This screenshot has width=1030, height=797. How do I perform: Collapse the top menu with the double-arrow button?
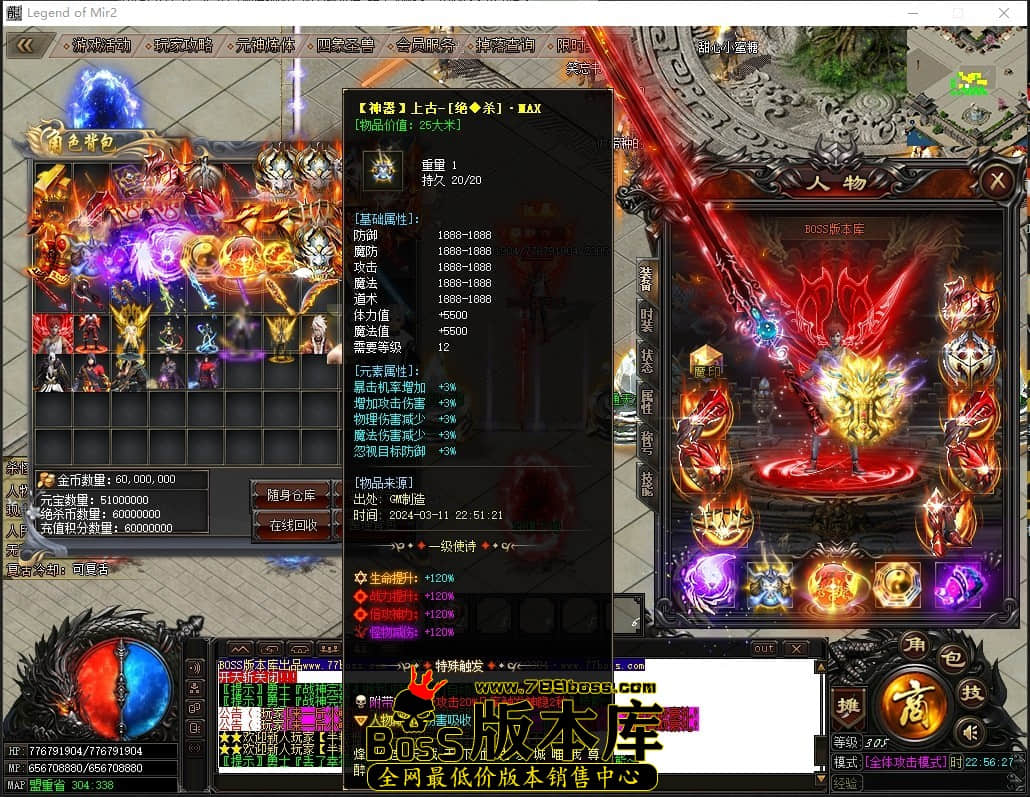pos(25,44)
